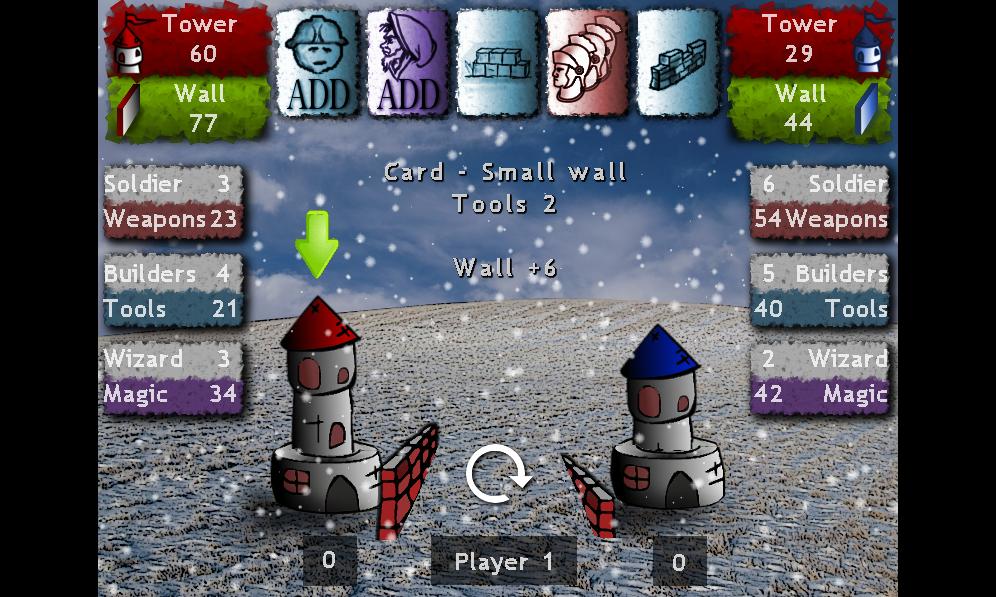Select the small flat brick wall card

tap(499, 62)
